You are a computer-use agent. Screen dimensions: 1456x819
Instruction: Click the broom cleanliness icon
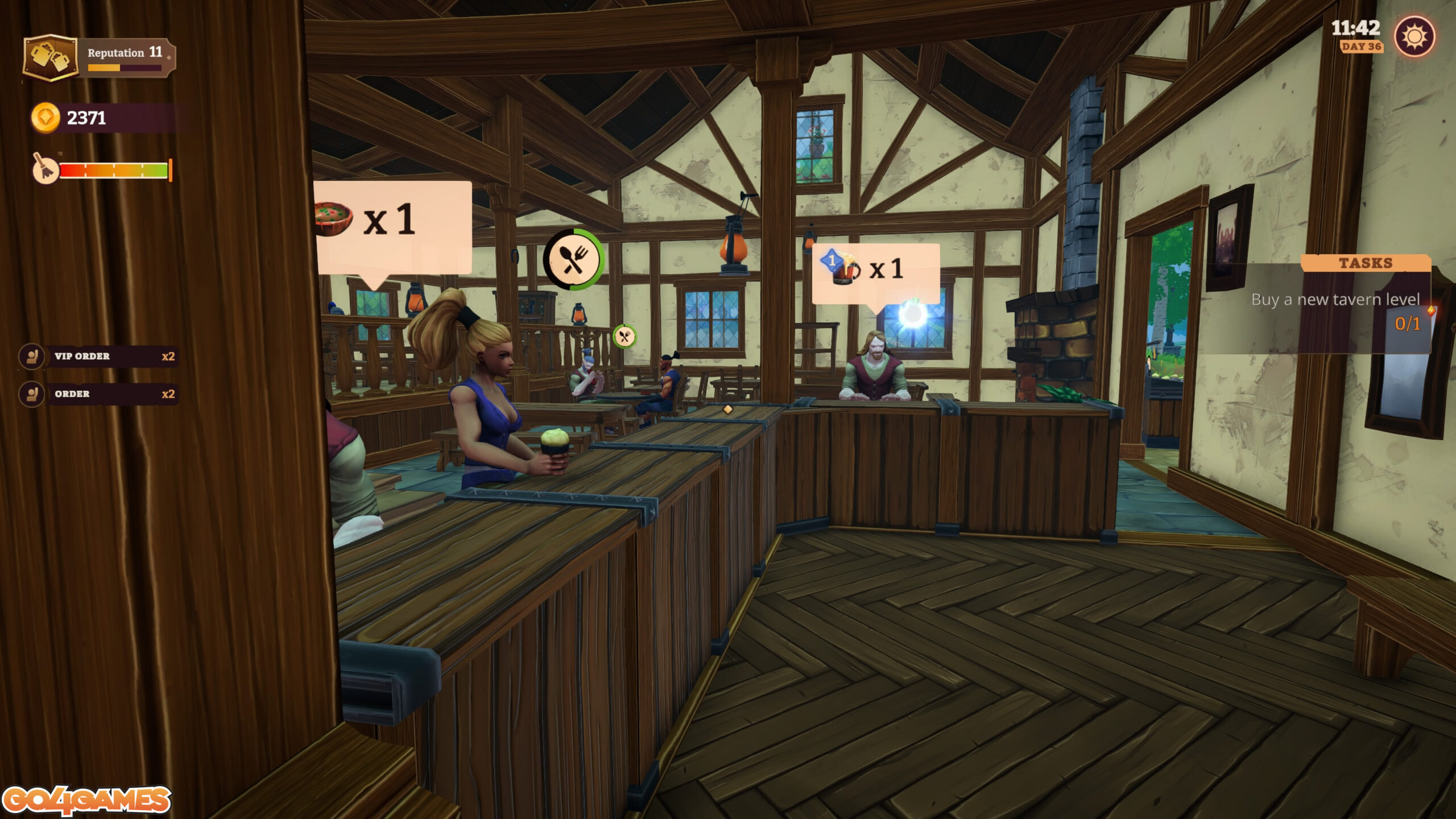pyautogui.click(x=45, y=169)
